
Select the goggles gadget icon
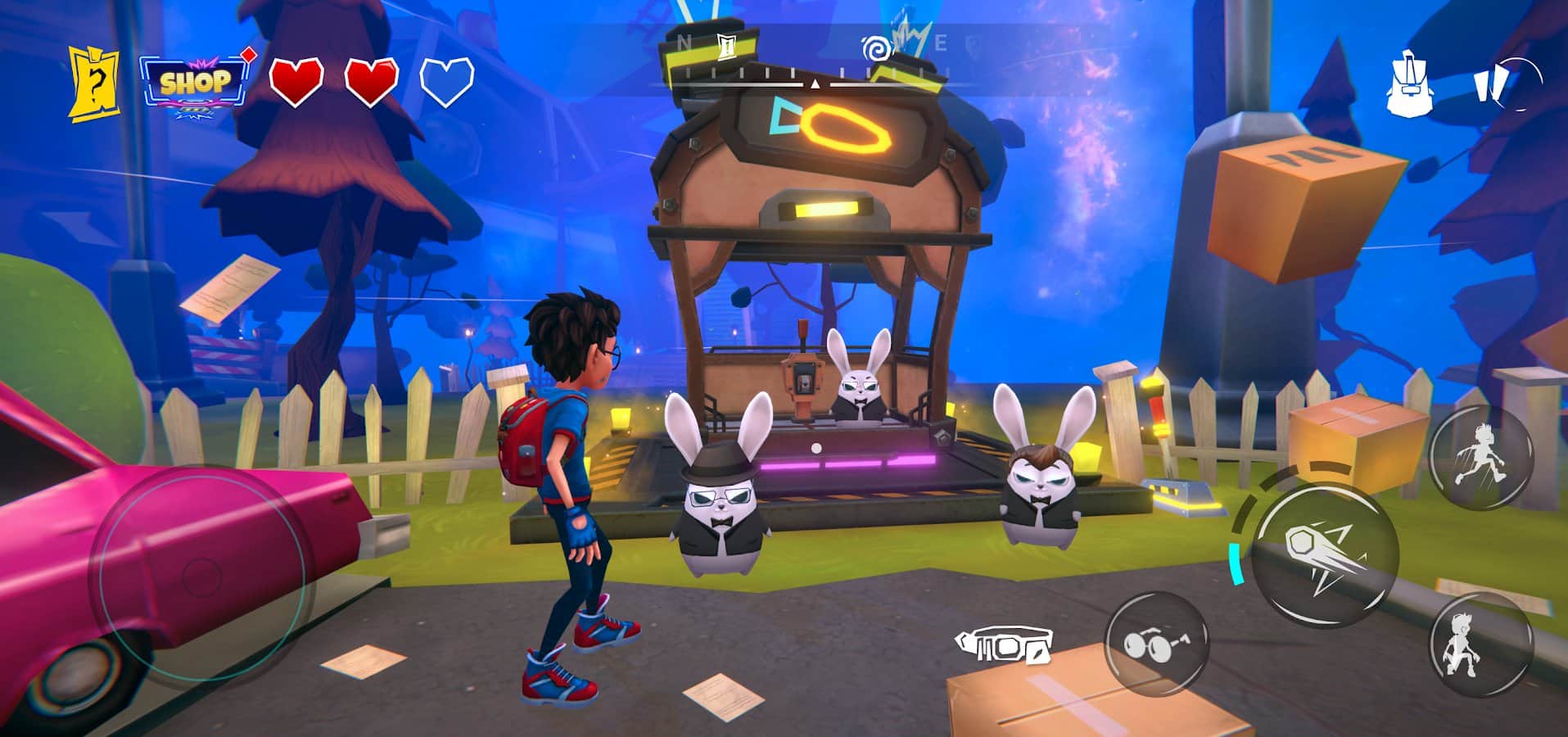(1003, 646)
